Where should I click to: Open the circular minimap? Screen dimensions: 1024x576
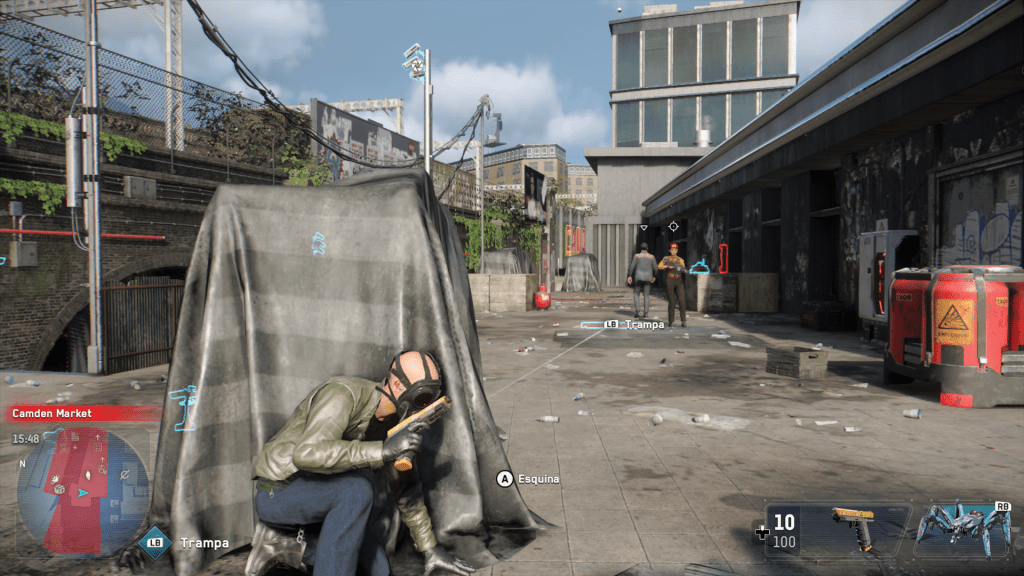83,490
